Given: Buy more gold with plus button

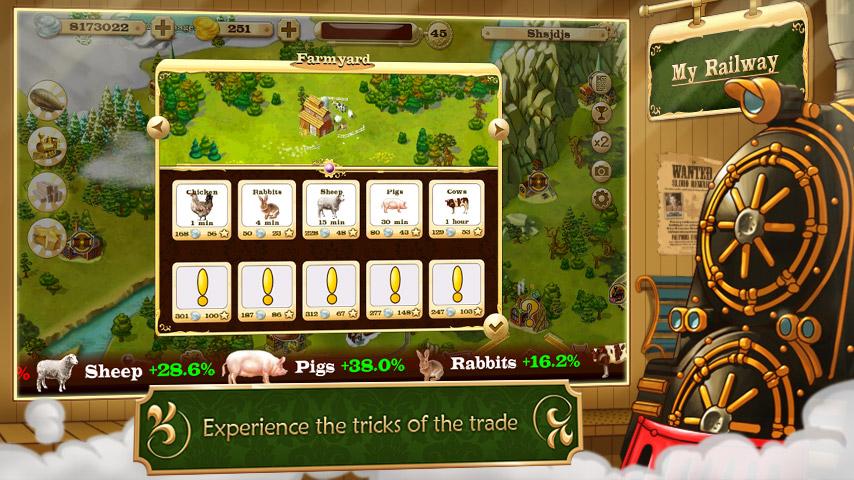Looking at the screenshot, I should (289, 29).
